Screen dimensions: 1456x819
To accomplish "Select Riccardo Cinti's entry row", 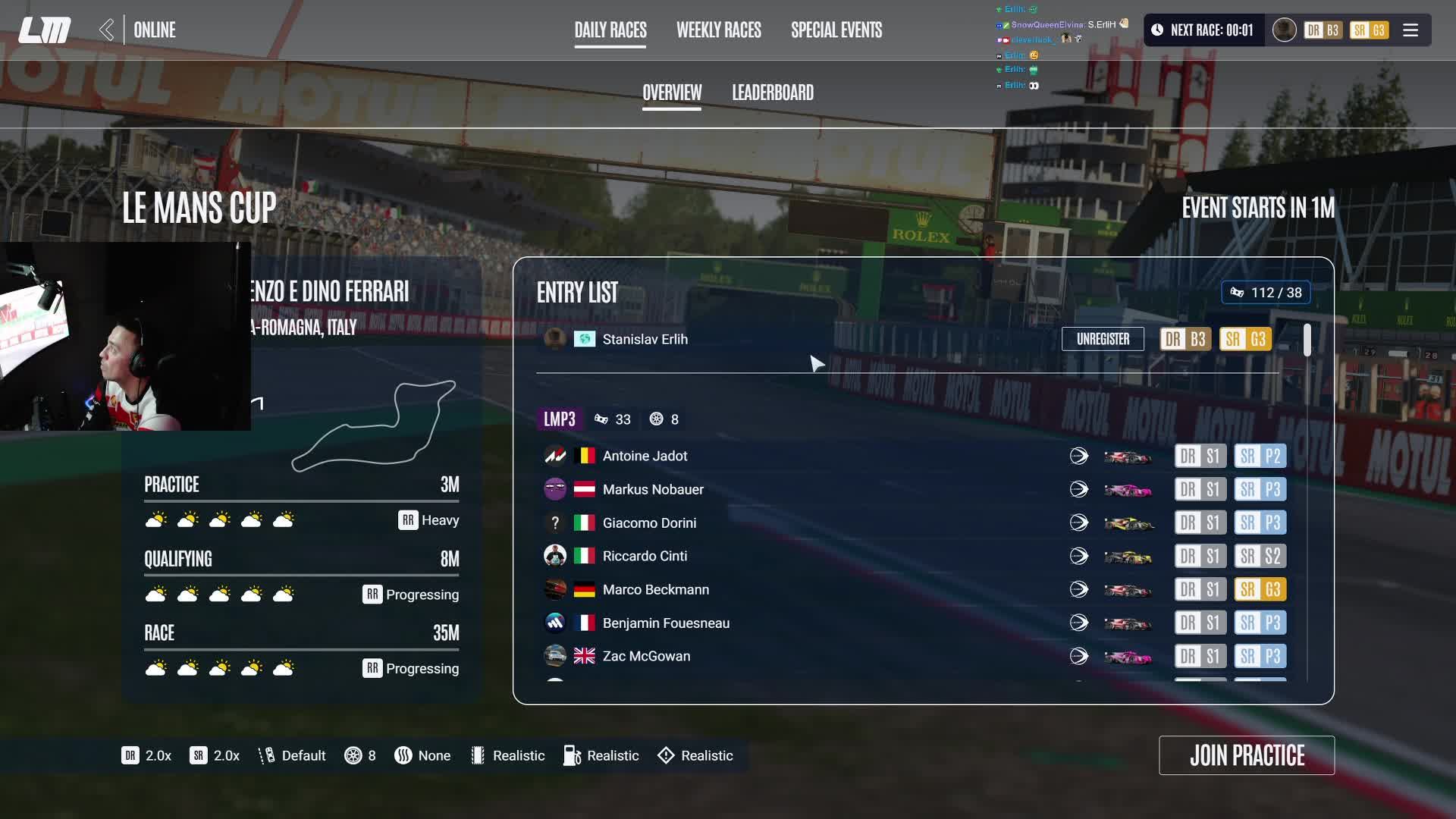I will 645,556.
